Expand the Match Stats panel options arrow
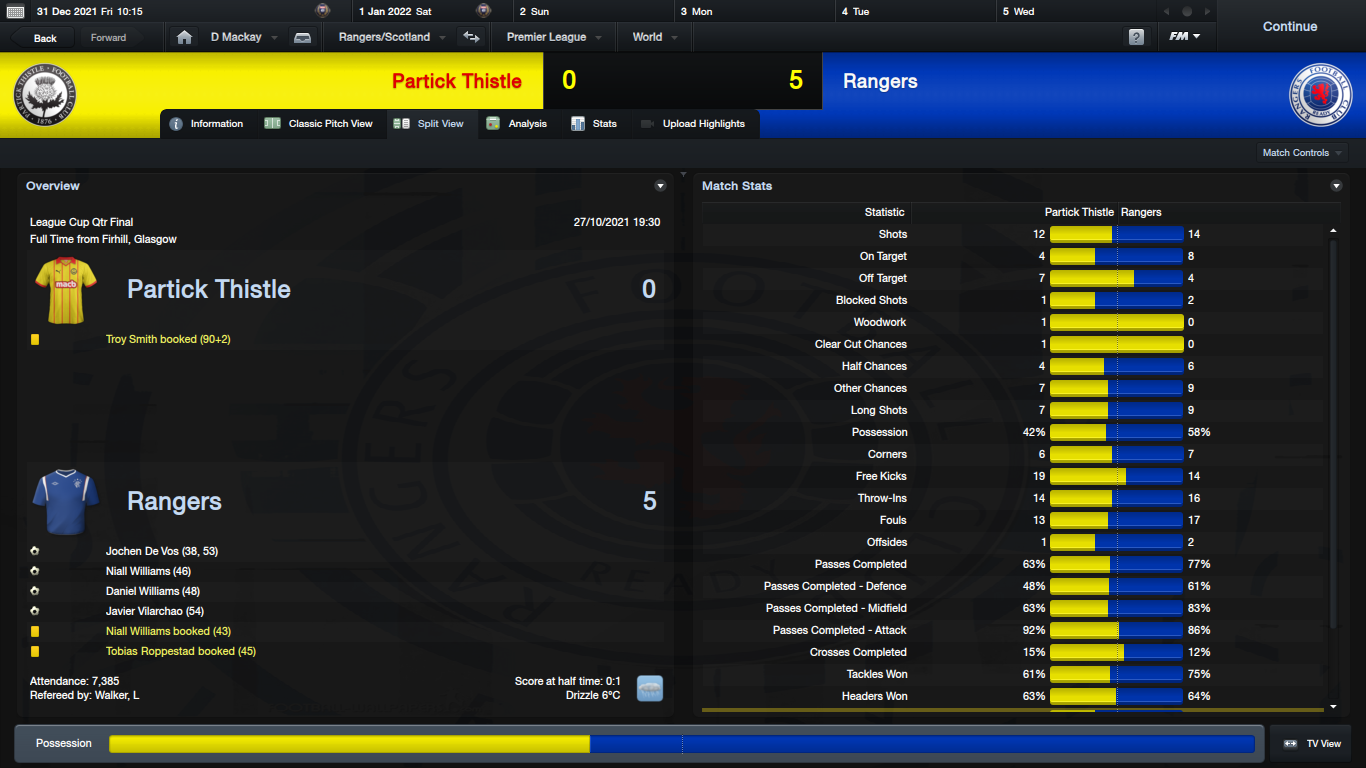The image size is (1366, 768). [1336, 186]
